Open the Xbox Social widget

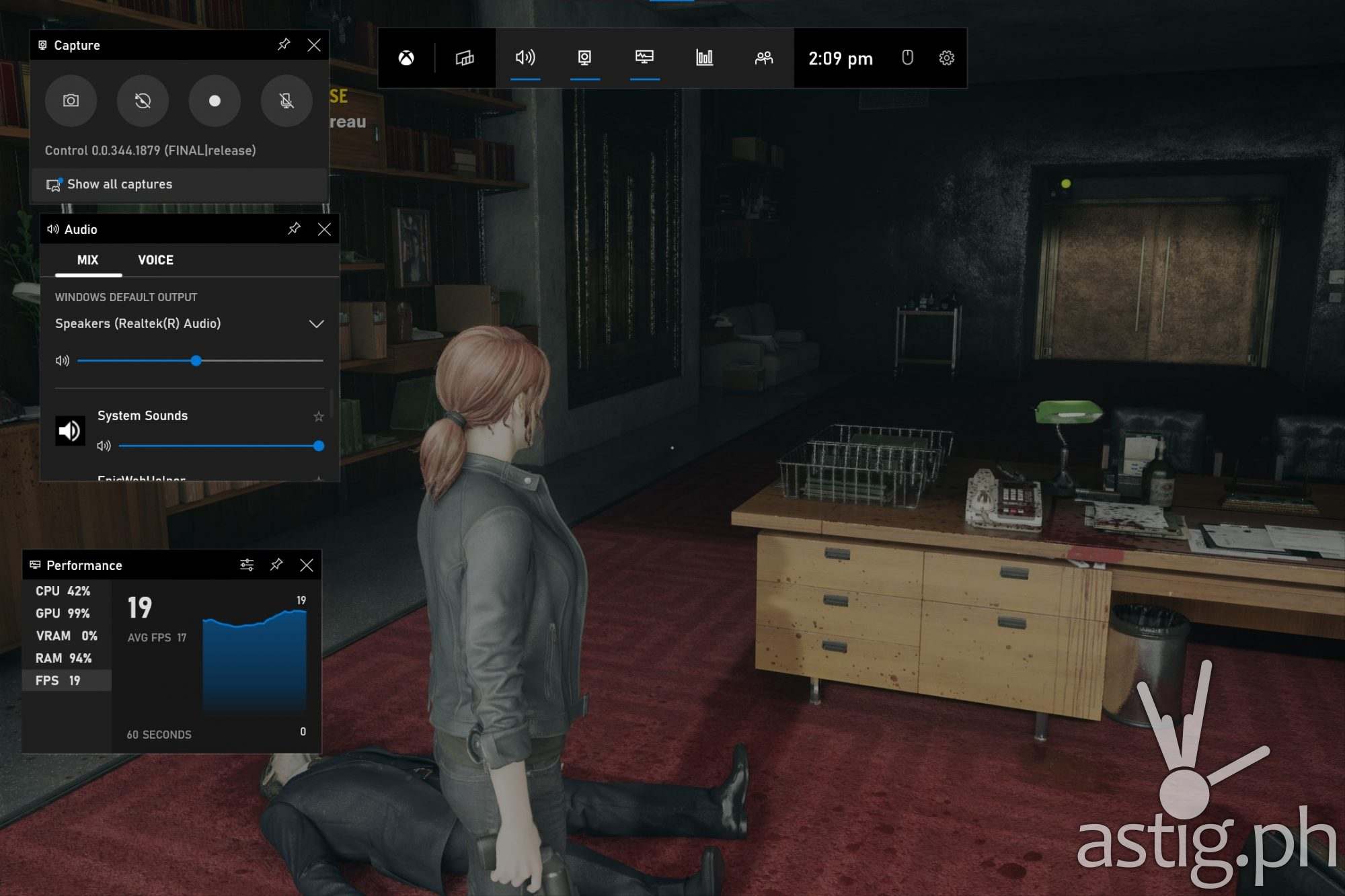click(763, 58)
